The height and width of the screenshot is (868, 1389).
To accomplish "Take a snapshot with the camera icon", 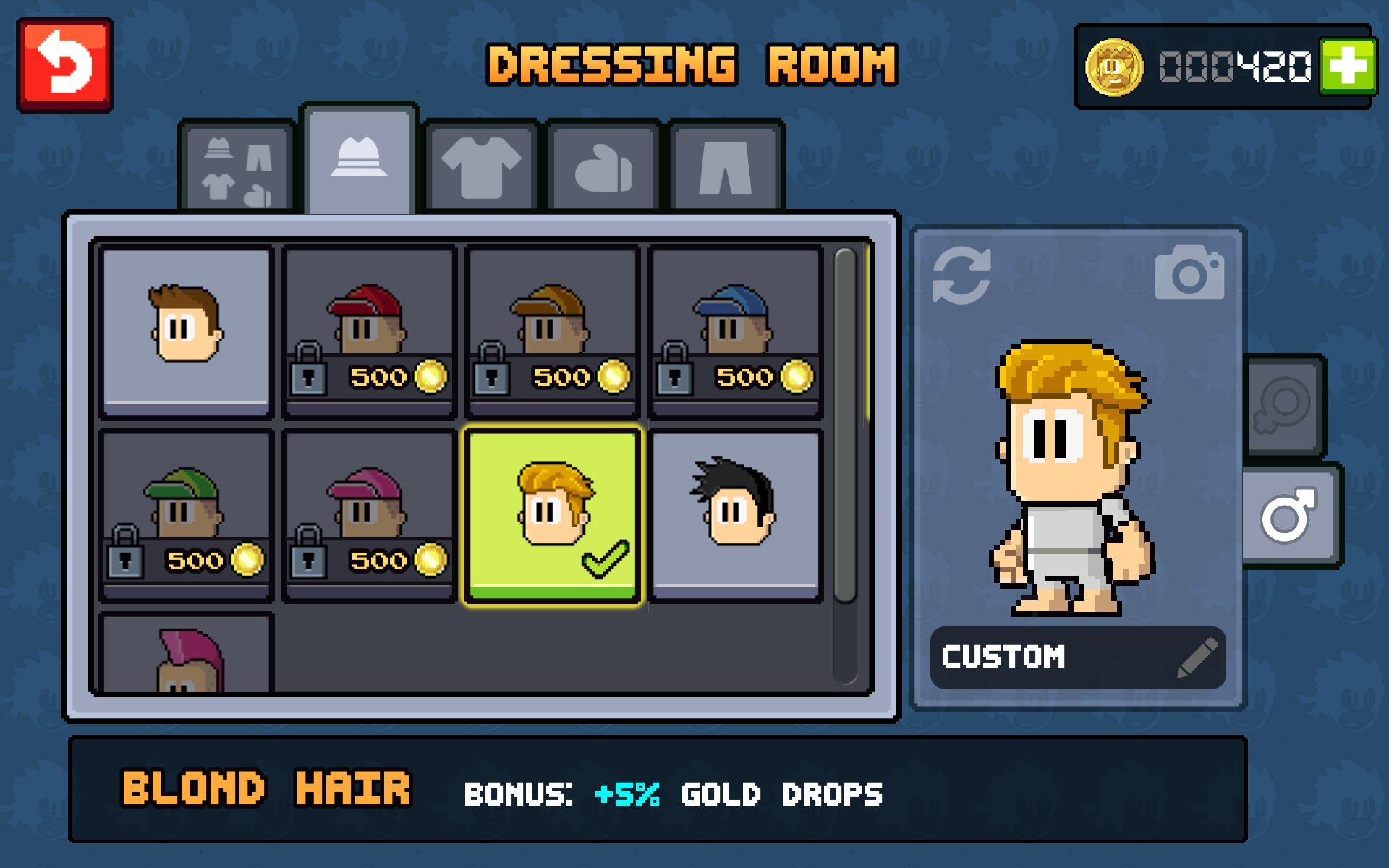I will click(1189, 273).
